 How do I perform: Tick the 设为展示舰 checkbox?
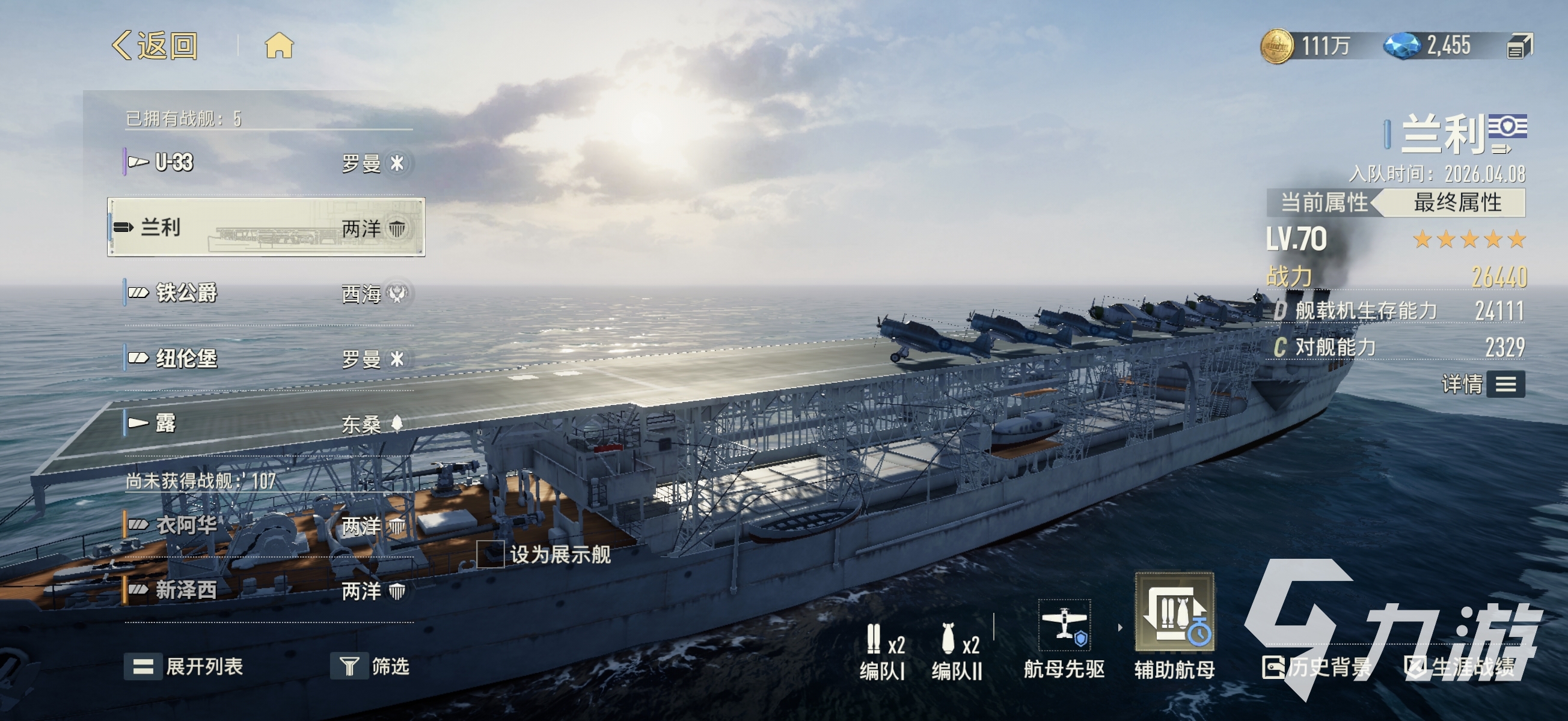490,555
